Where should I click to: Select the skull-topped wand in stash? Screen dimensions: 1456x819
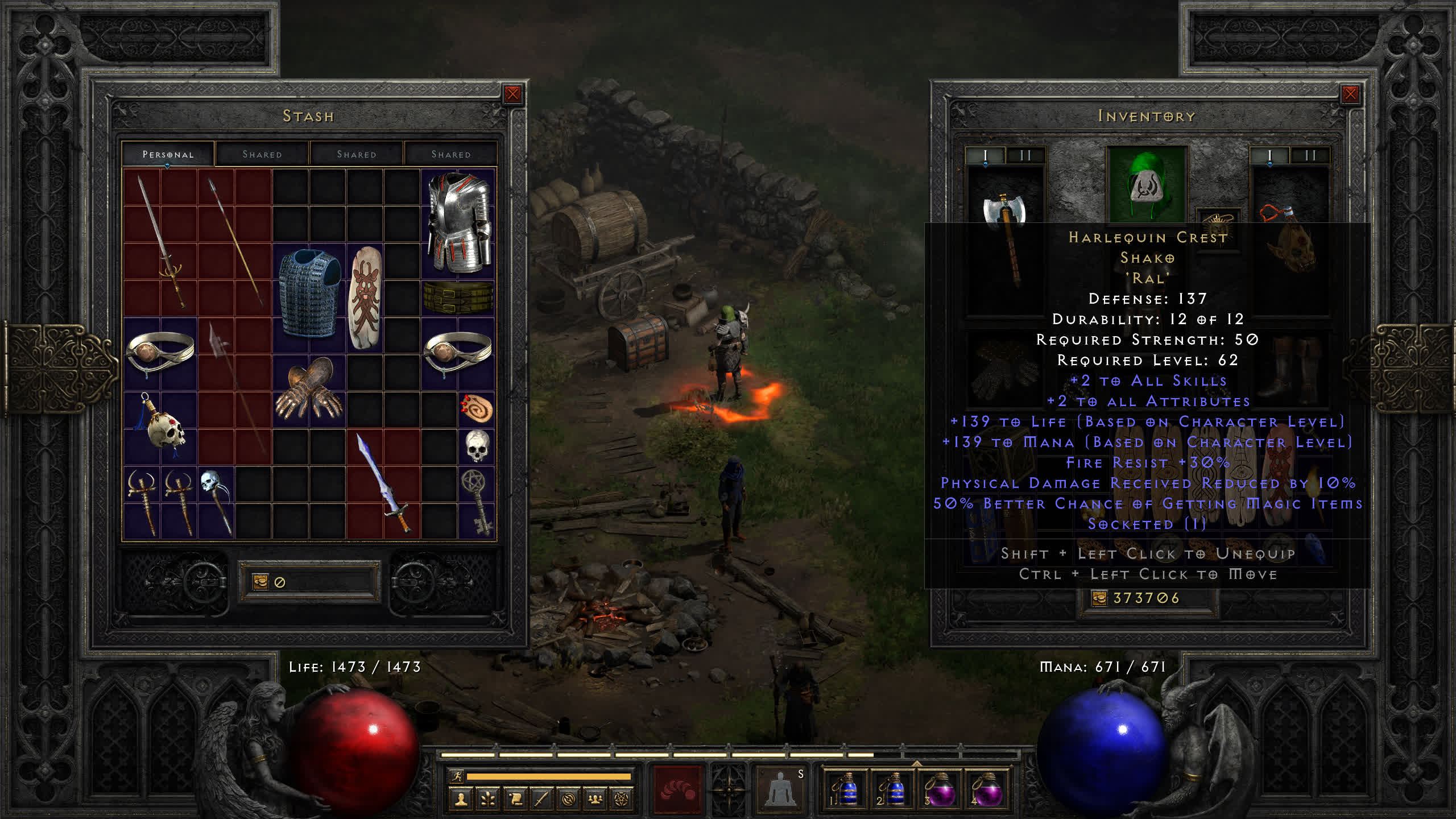click(x=216, y=500)
